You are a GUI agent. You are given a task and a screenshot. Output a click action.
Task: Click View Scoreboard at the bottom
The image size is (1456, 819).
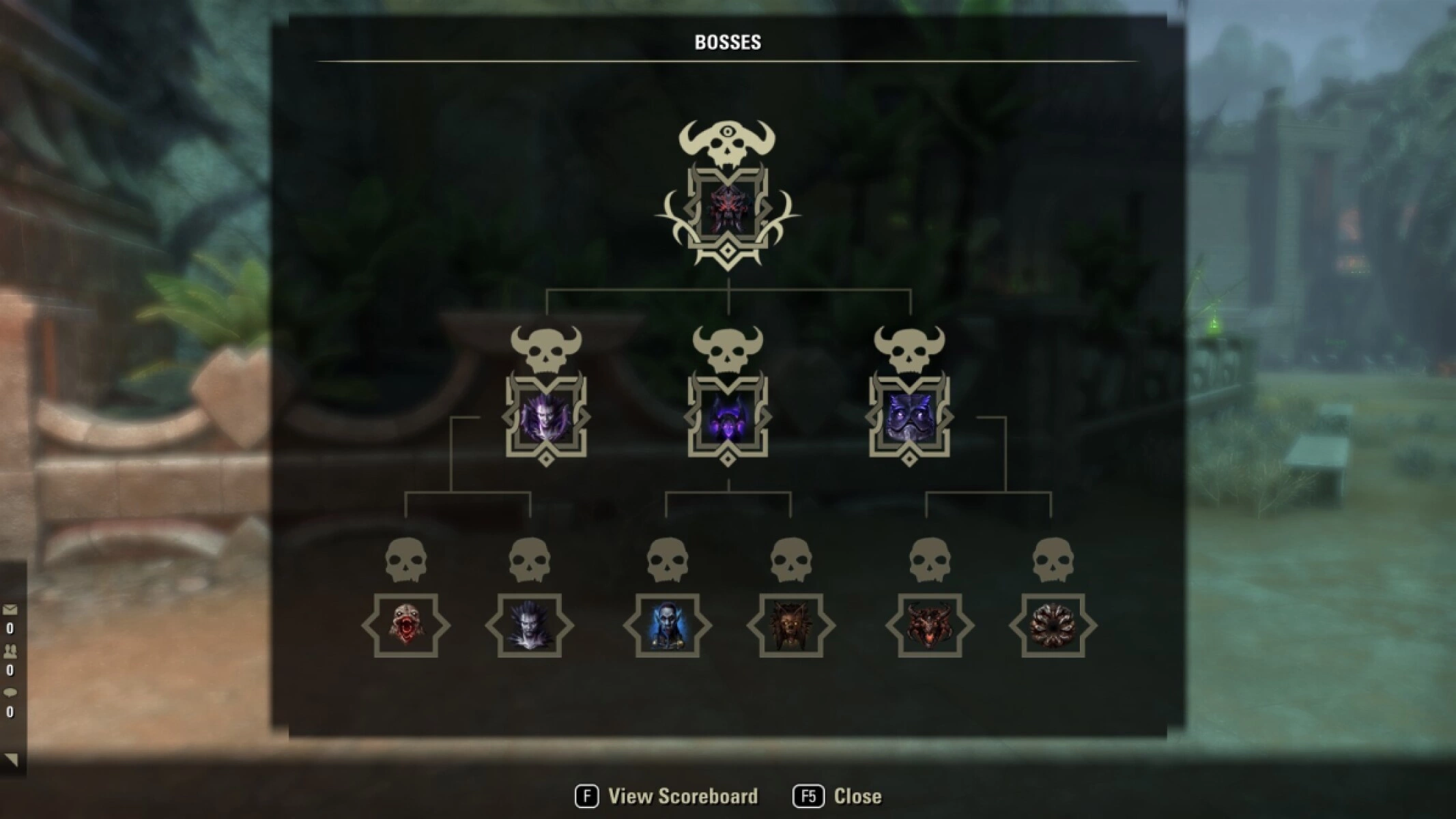click(x=681, y=796)
